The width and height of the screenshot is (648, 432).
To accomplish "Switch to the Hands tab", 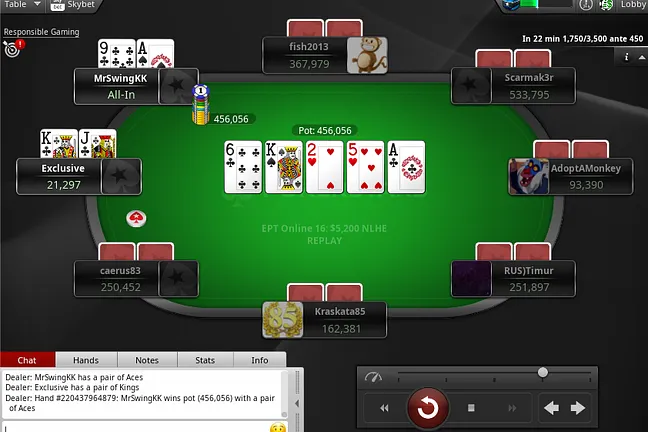I will (85, 360).
